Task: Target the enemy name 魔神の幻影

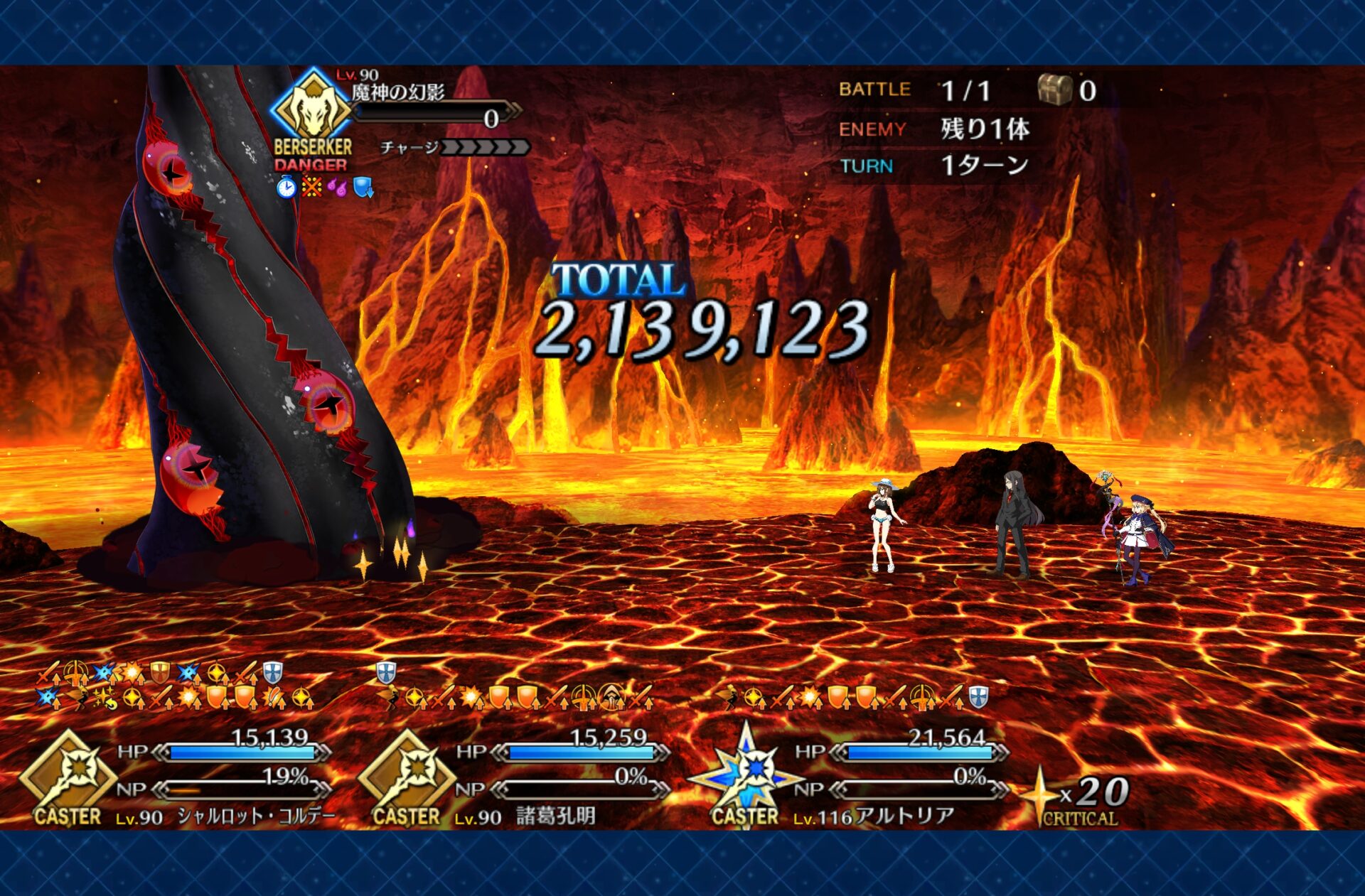Action: (398, 92)
